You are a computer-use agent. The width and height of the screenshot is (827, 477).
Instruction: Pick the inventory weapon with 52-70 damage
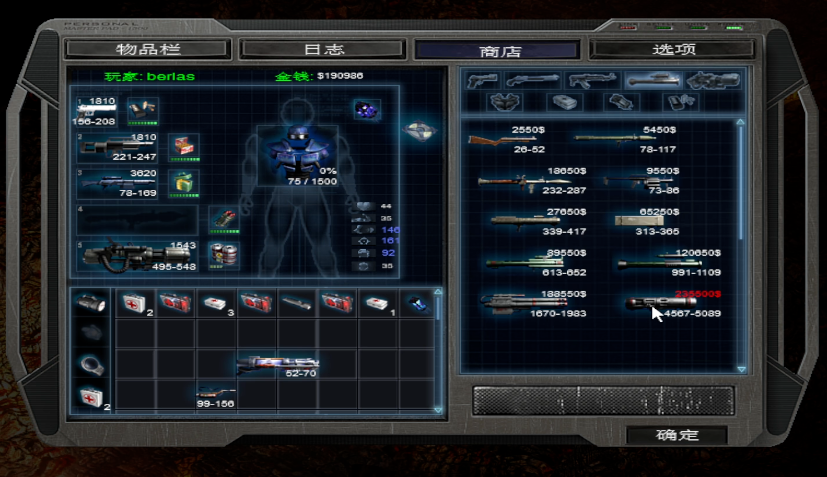[275, 363]
